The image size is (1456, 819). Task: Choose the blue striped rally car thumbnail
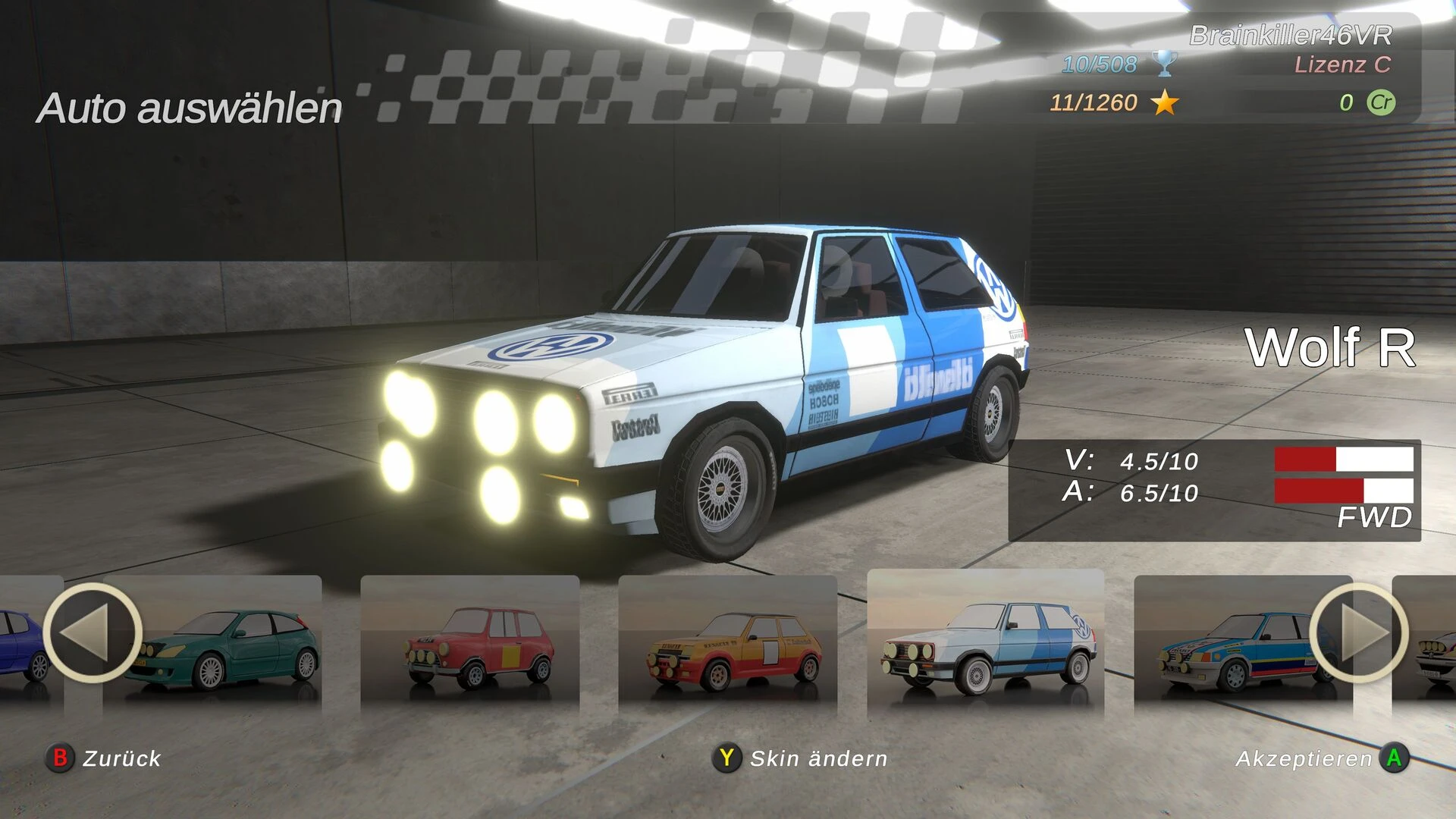pos(1236,645)
